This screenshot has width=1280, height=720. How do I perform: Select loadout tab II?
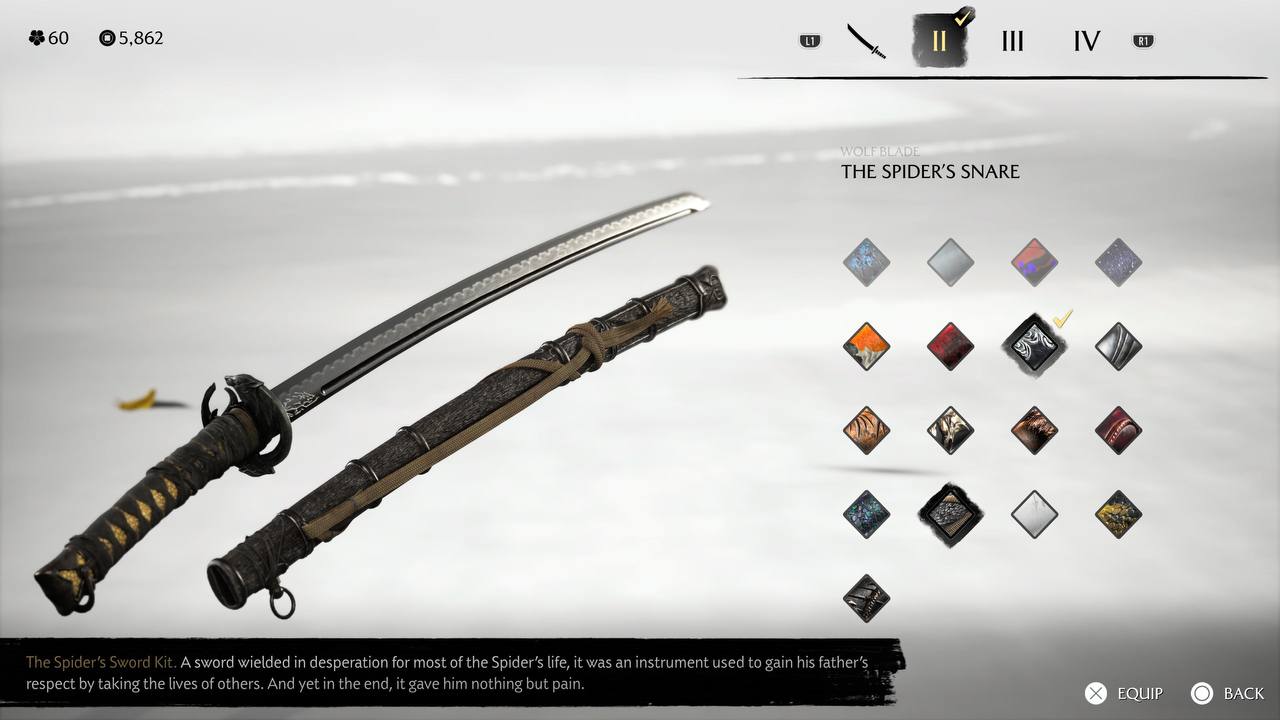point(938,41)
